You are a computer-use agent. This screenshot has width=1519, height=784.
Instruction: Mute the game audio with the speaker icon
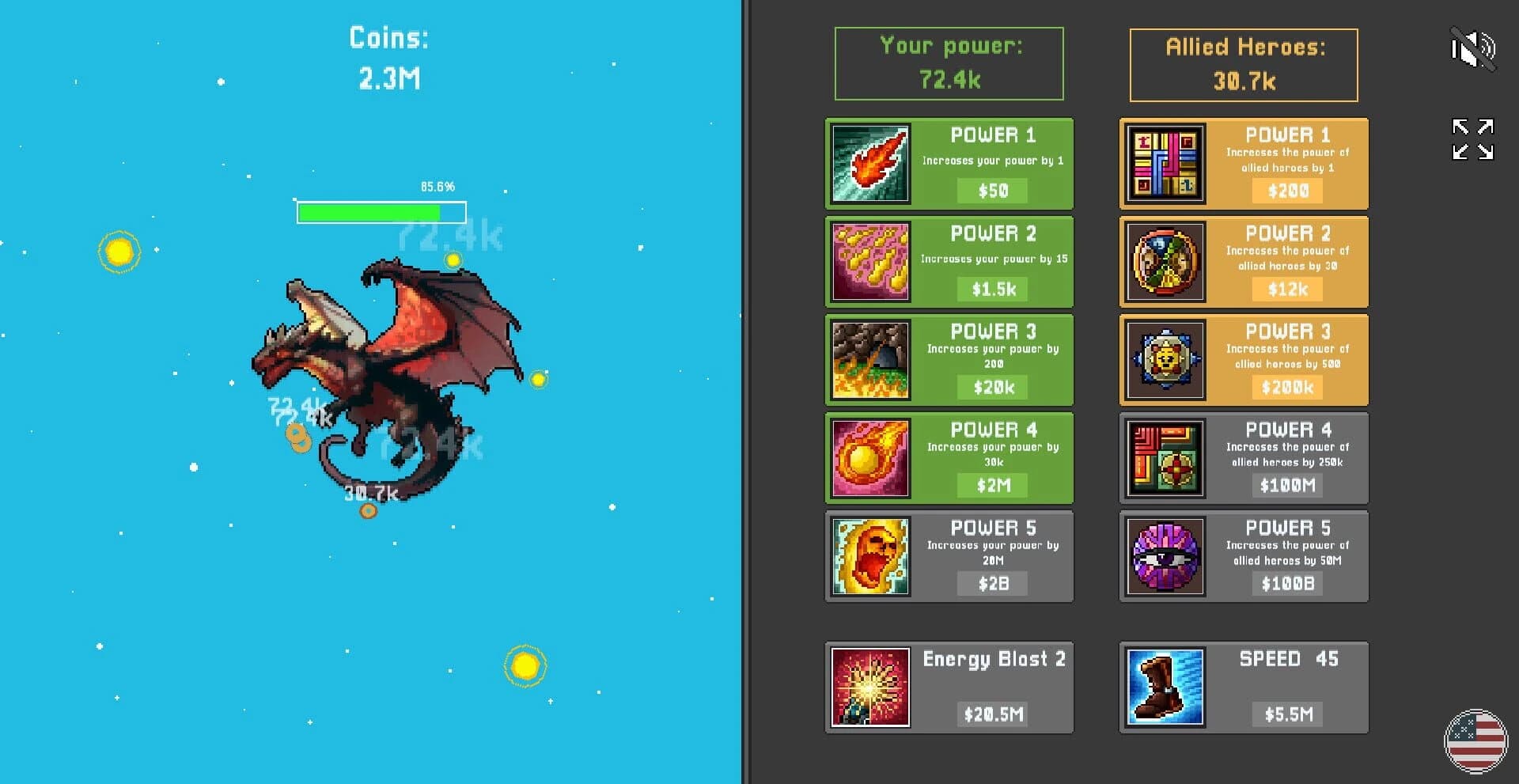(x=1473, y=49)
